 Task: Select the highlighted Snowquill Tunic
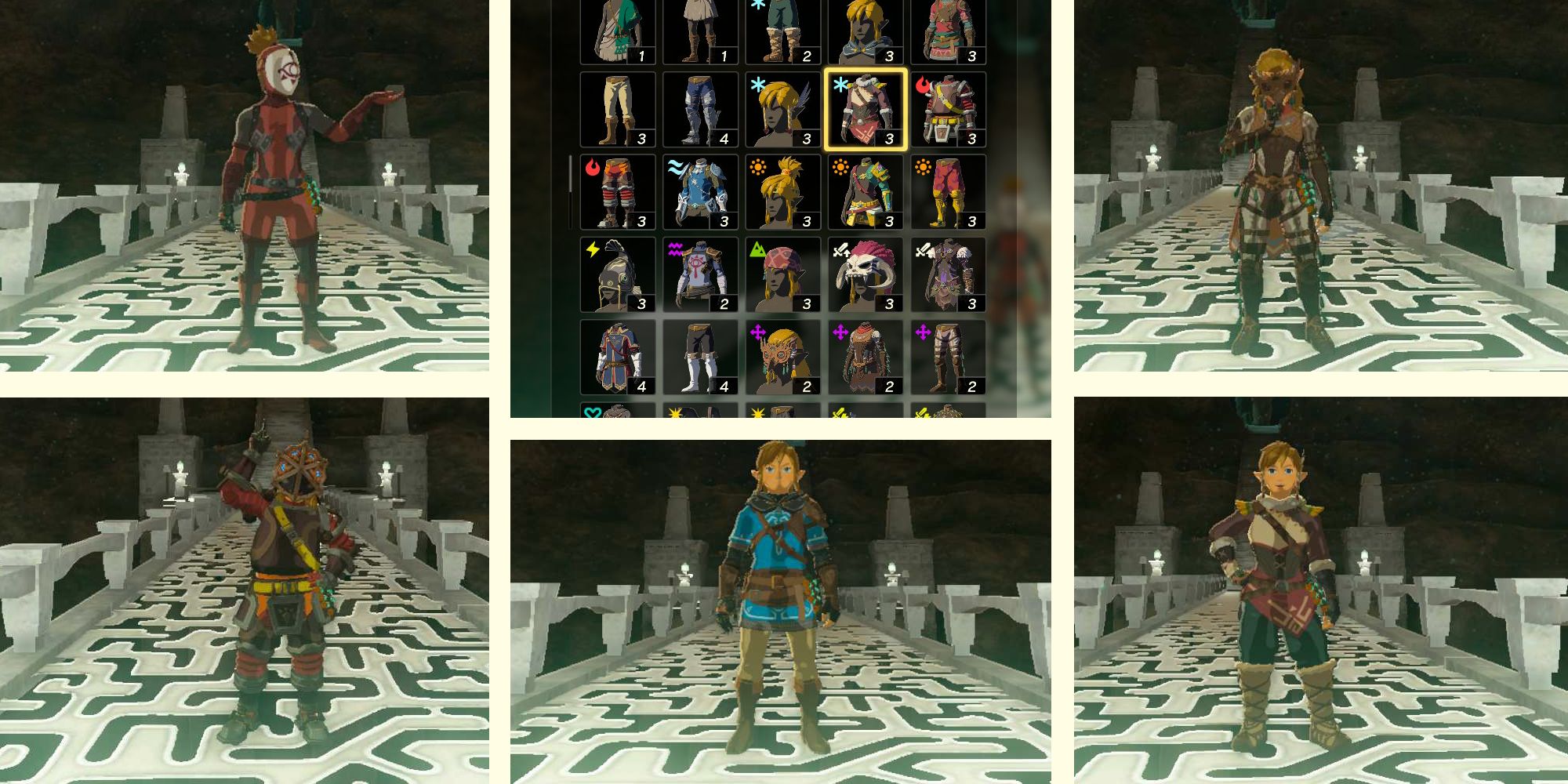tap(865, 110)
